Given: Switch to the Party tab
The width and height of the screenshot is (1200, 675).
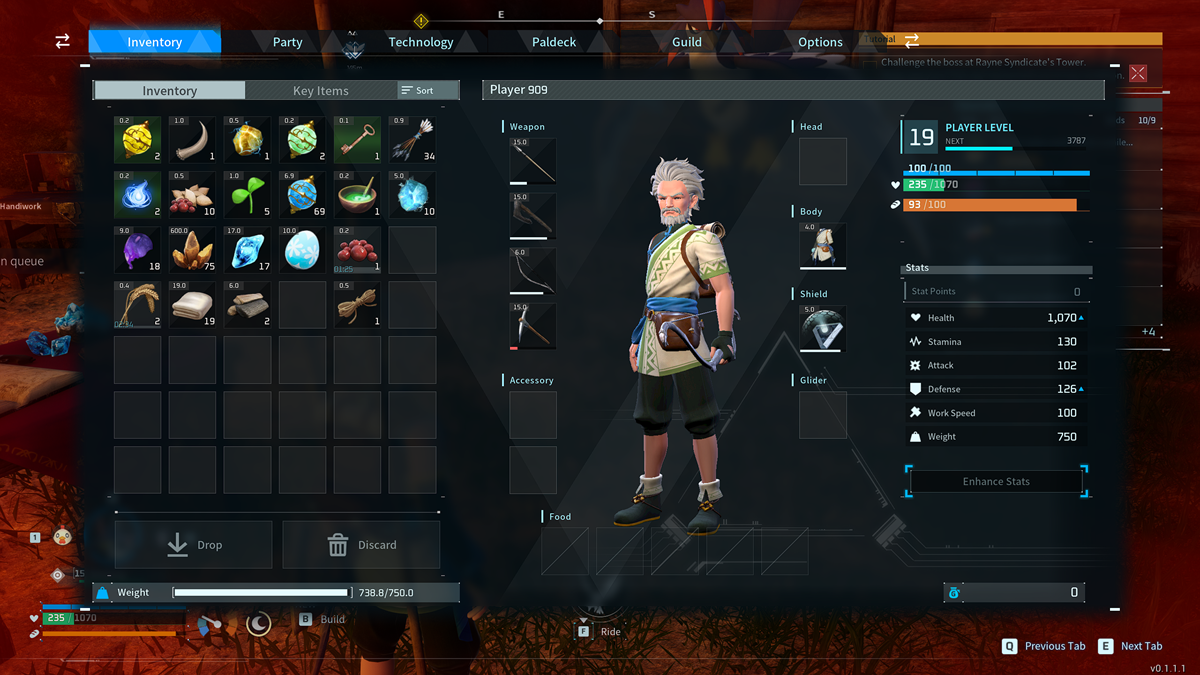Looking at the screenshot, I should click(x=287, y=42).
